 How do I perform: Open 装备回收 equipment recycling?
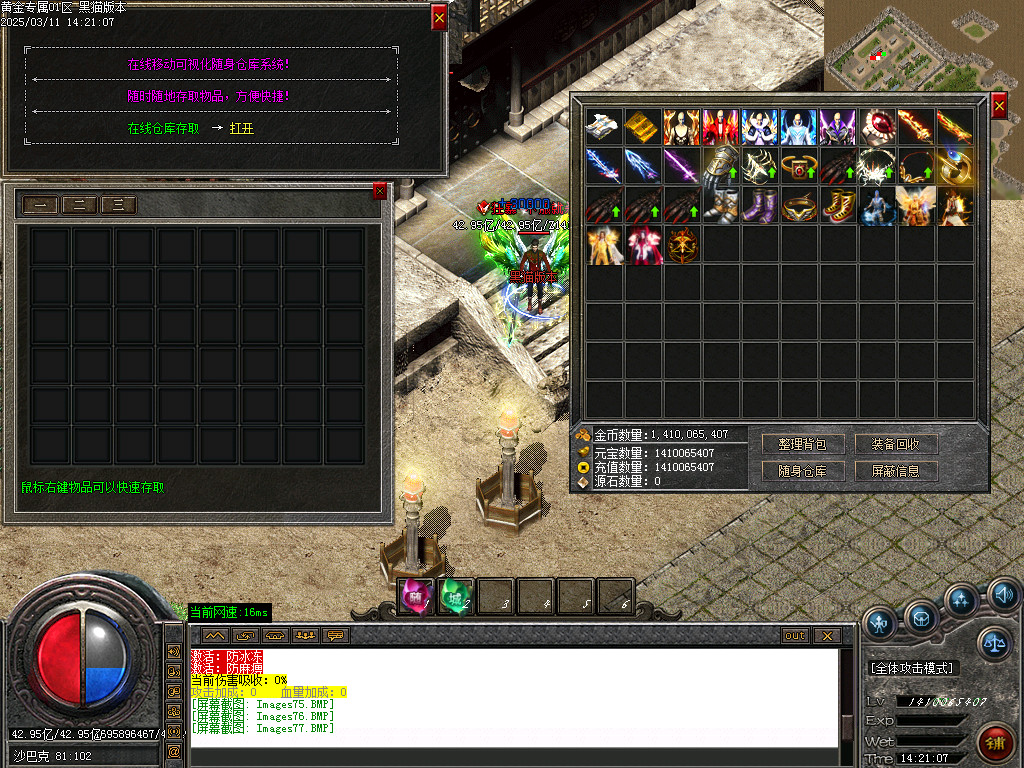click(x=896, y=444)
